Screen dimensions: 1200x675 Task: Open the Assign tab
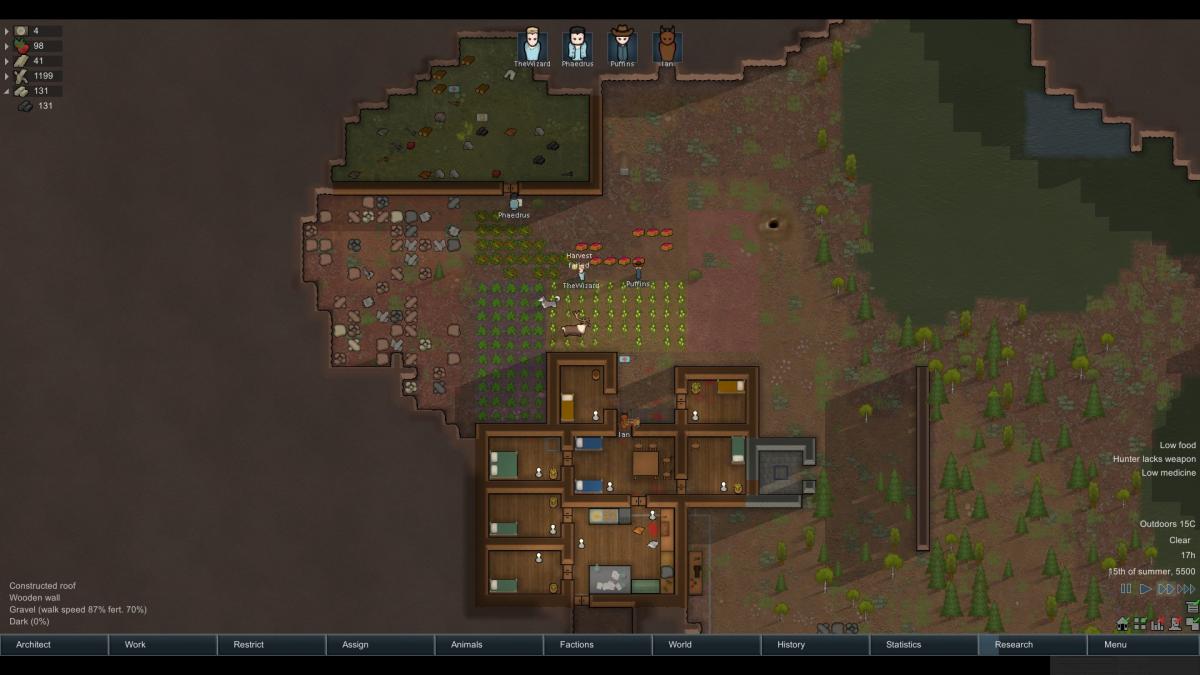[381, 645]
